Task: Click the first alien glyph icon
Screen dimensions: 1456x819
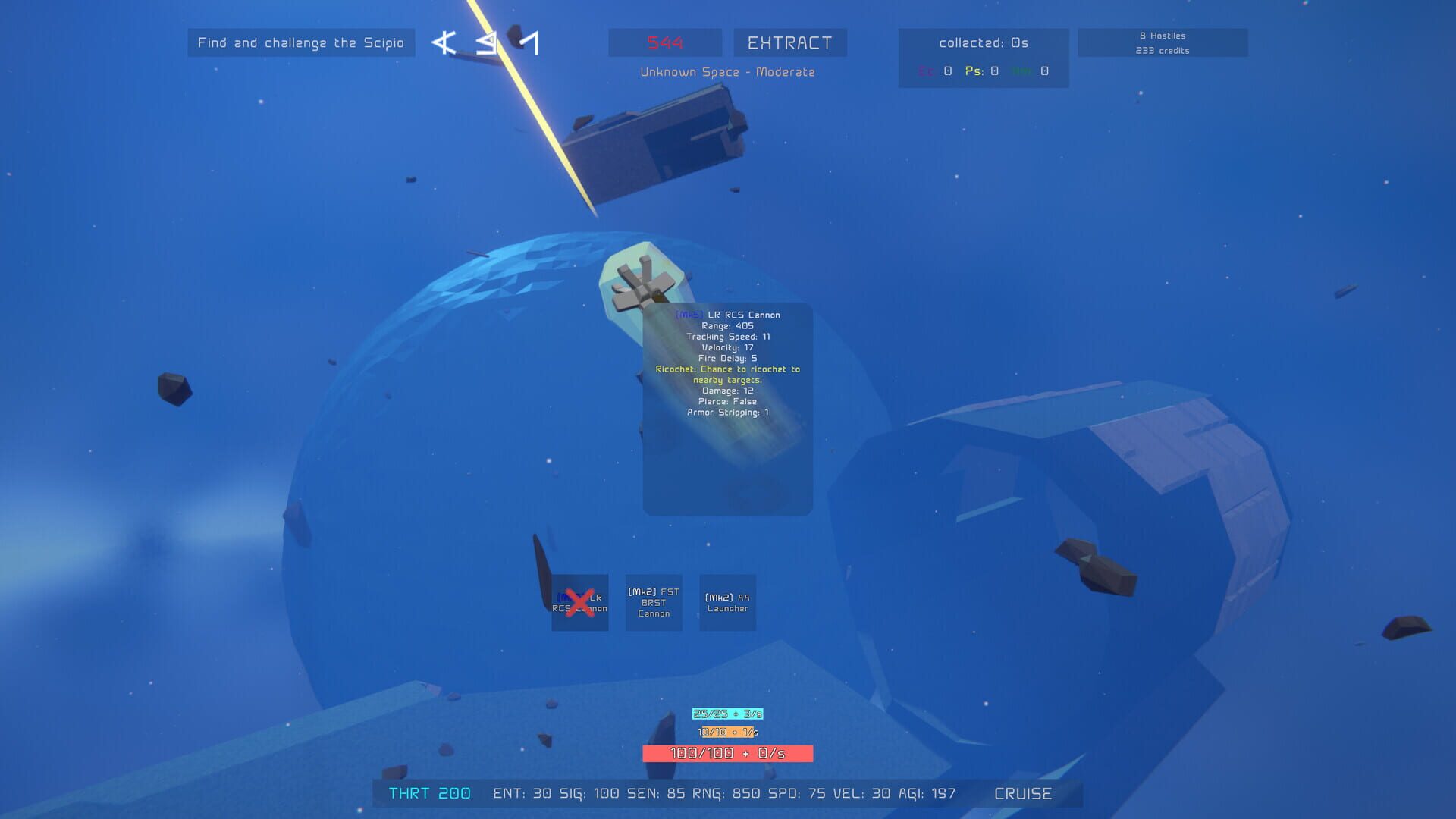Action: 442,43
